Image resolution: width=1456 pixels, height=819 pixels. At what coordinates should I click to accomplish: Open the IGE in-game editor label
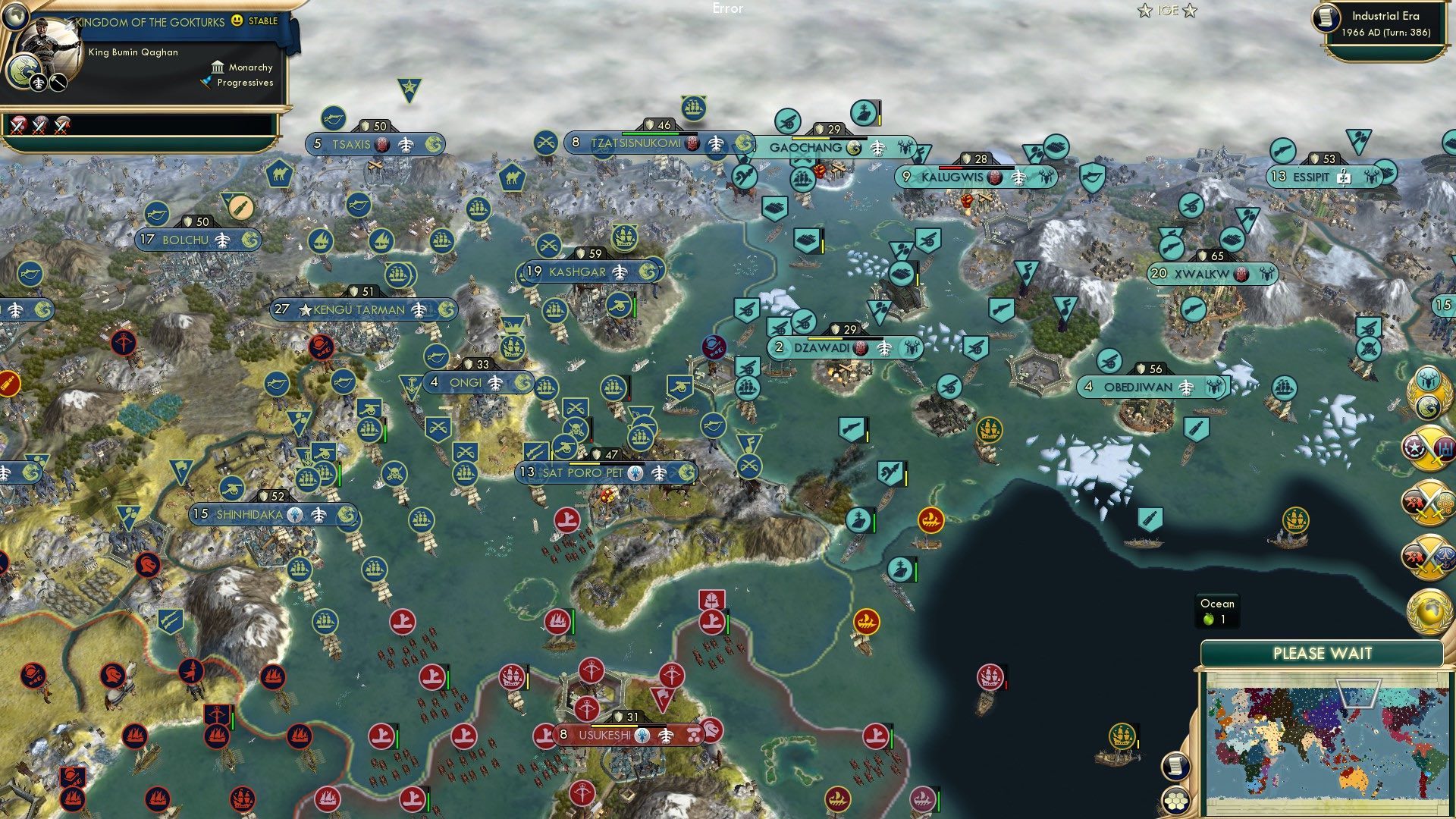[x=1167, y=10]
